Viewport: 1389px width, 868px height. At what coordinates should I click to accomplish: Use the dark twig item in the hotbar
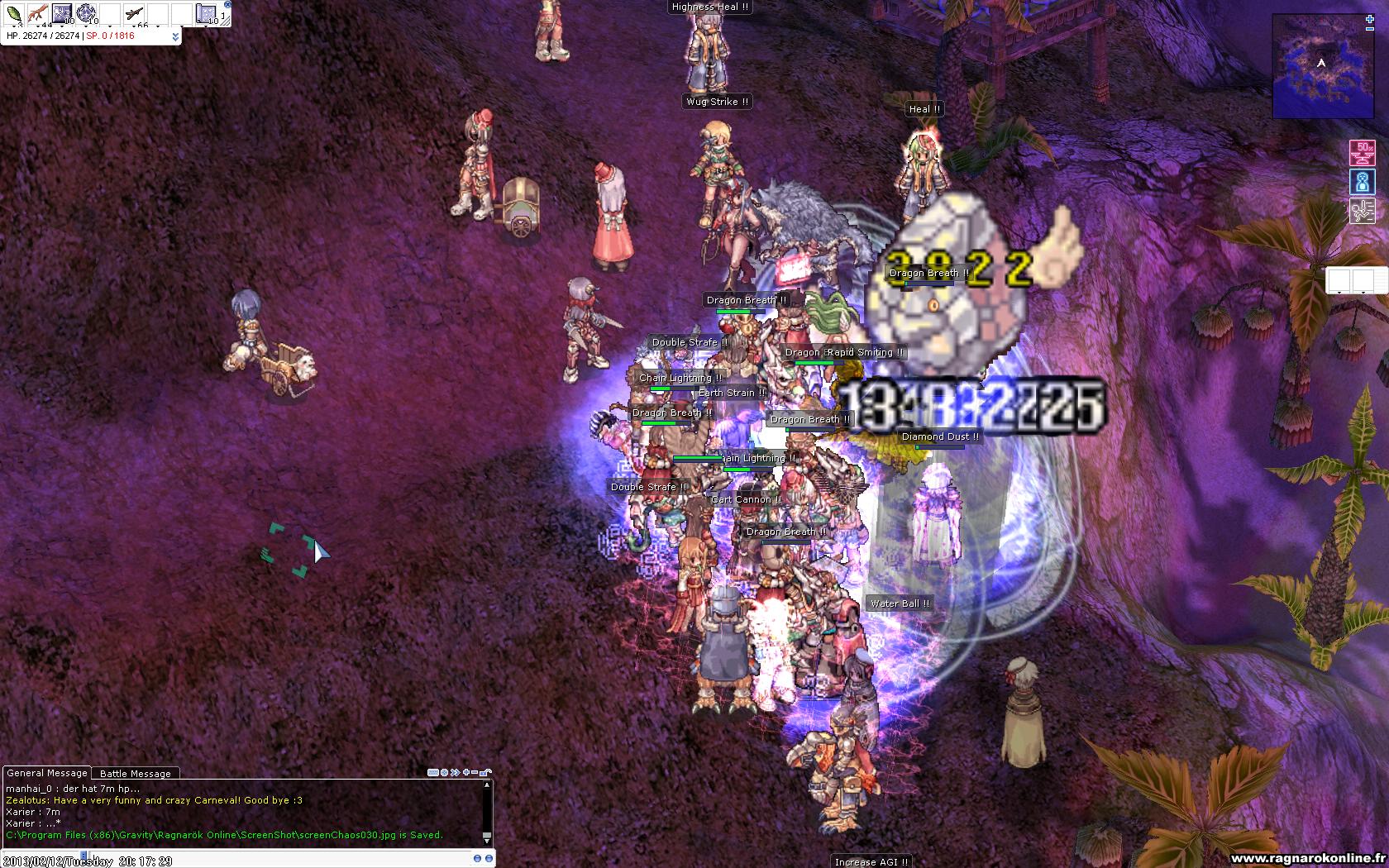pos(134,13)
